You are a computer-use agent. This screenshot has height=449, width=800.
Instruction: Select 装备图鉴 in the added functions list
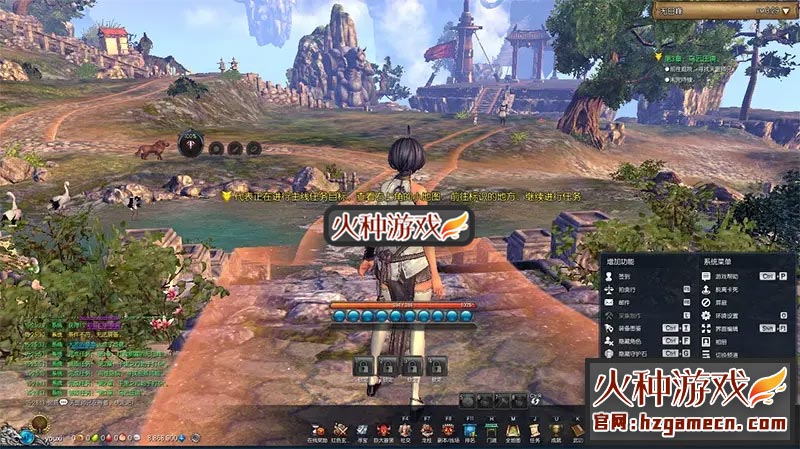tap(632, 327)
